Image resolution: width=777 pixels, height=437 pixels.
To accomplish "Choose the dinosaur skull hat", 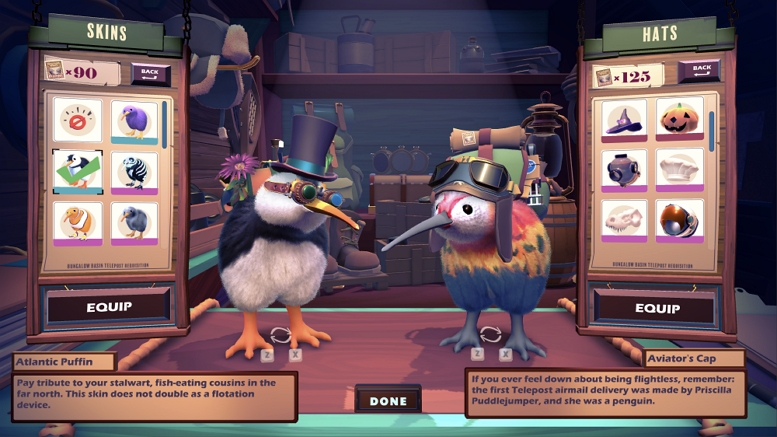I will pos(624,220).
